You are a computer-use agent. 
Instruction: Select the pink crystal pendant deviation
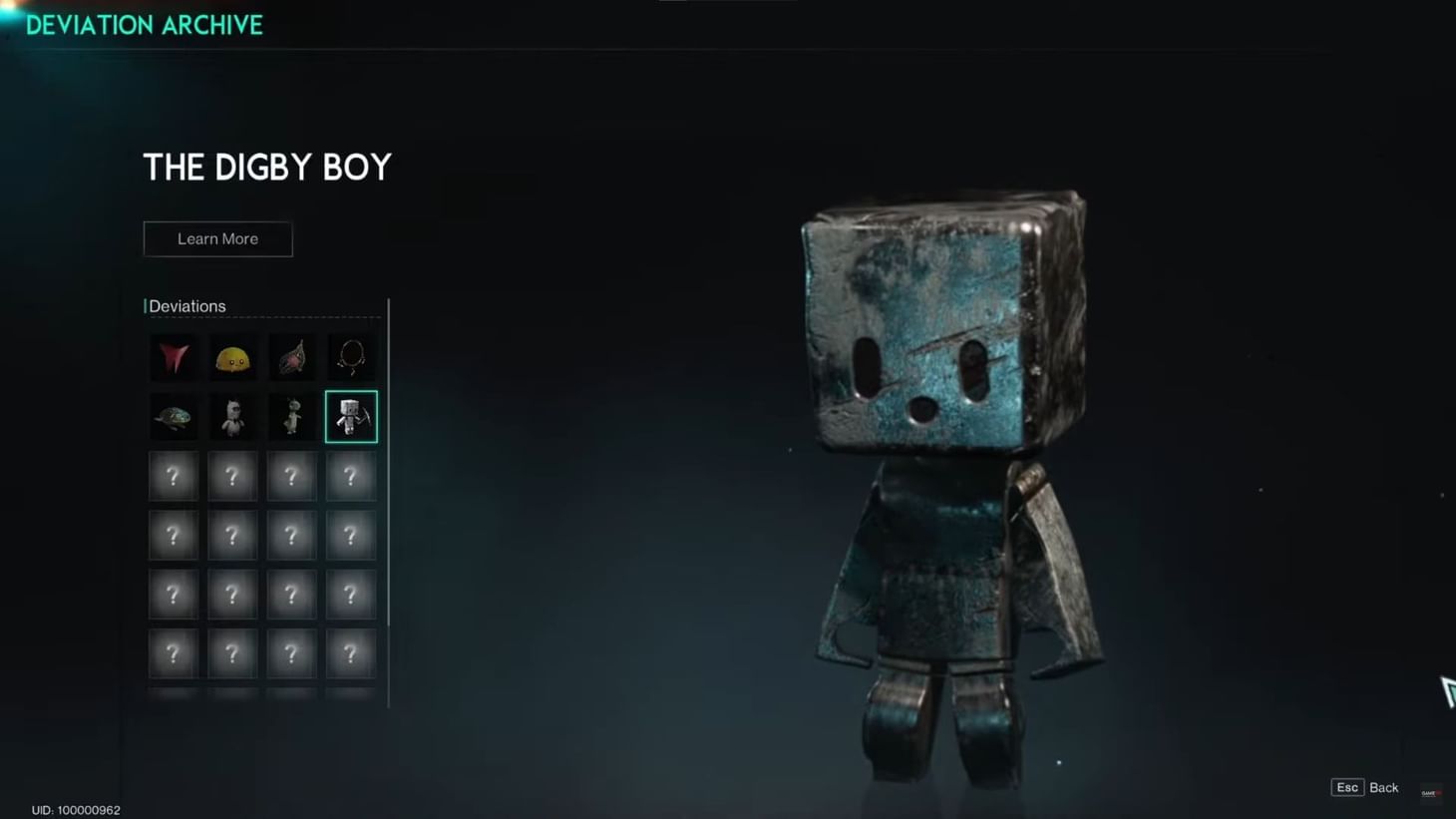pyautogui.click(x=291, y=357)
